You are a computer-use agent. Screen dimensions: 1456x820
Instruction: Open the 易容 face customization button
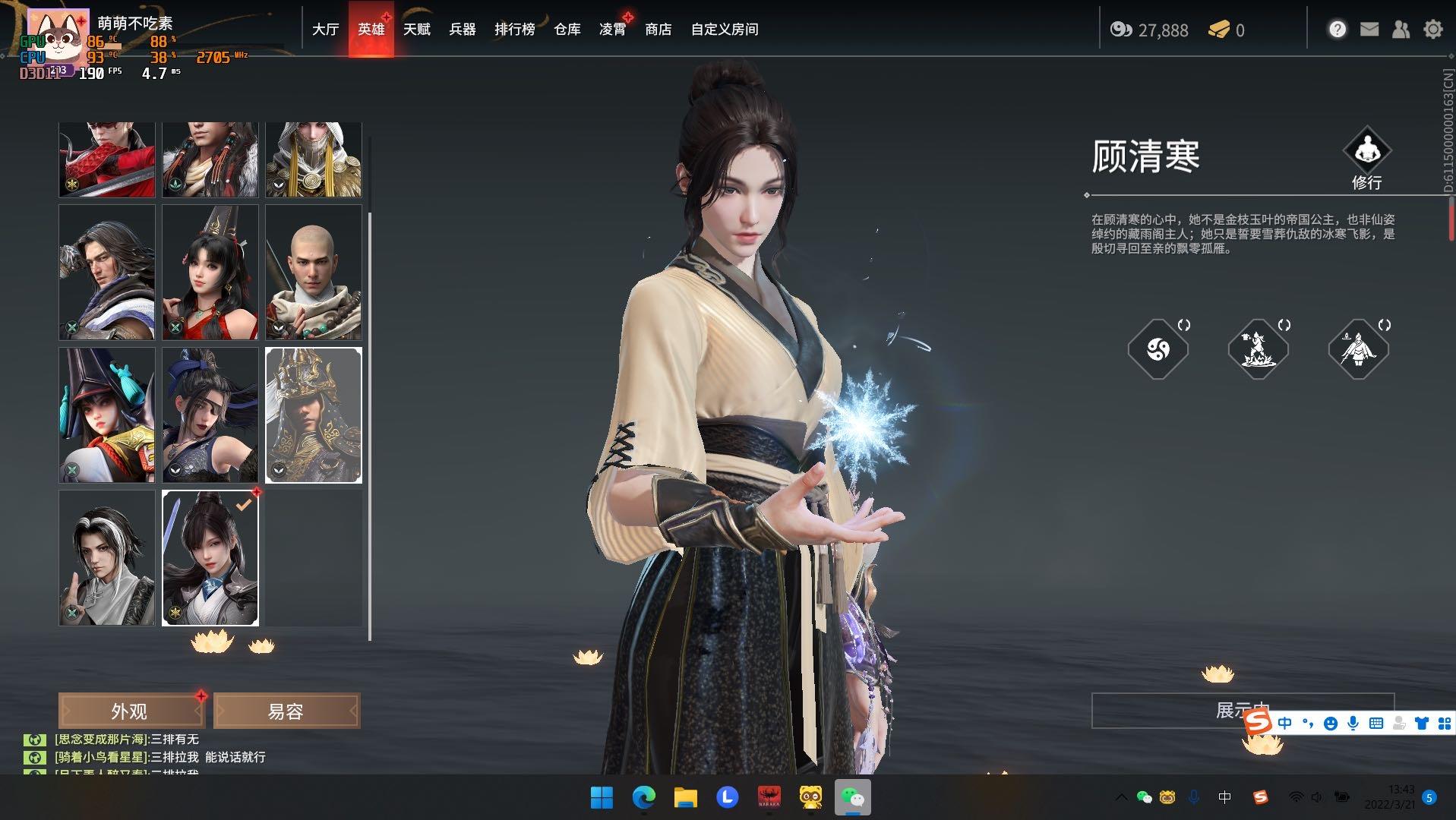[286, 711]
